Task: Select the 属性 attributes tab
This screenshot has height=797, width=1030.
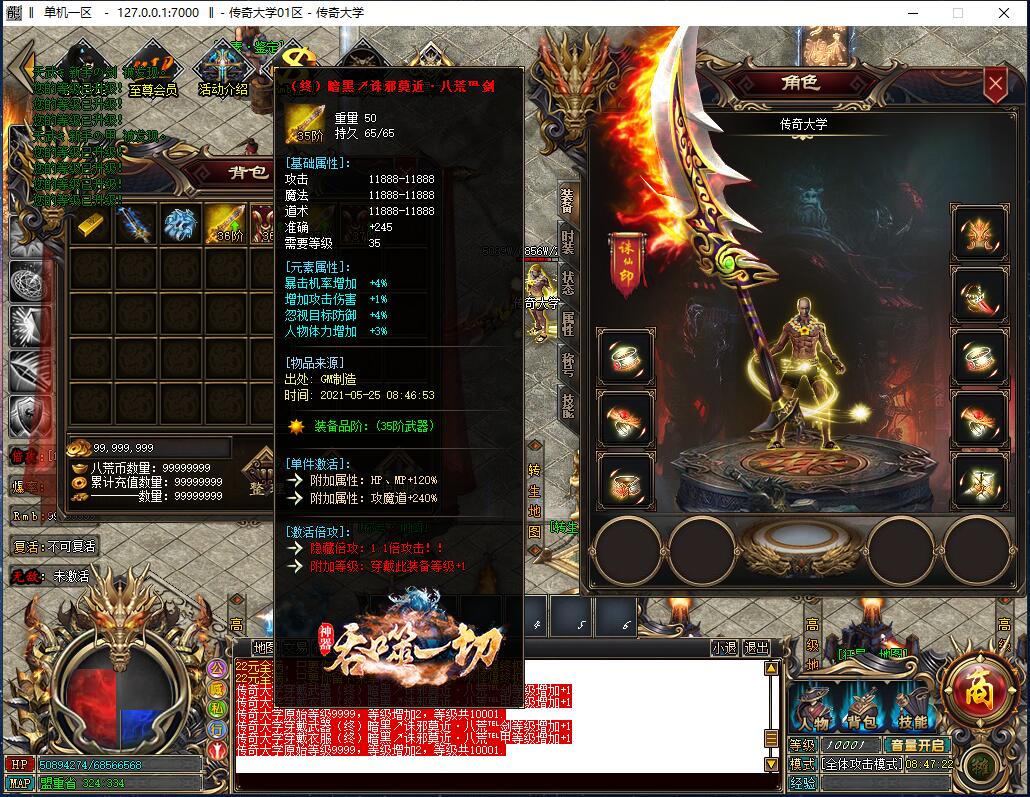Action: [x=567, y=323]
